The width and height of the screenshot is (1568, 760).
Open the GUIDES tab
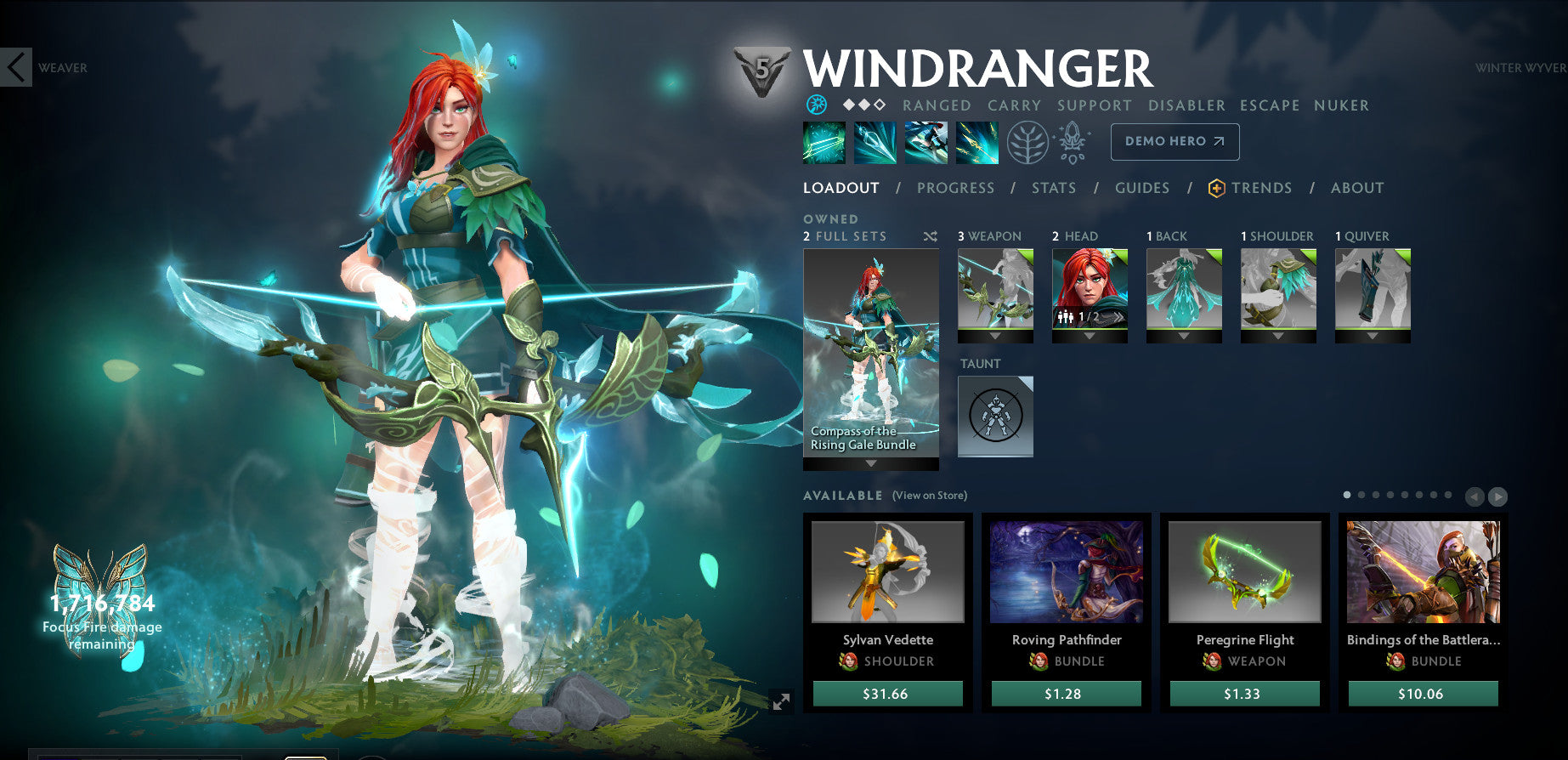coord(1142,188)
